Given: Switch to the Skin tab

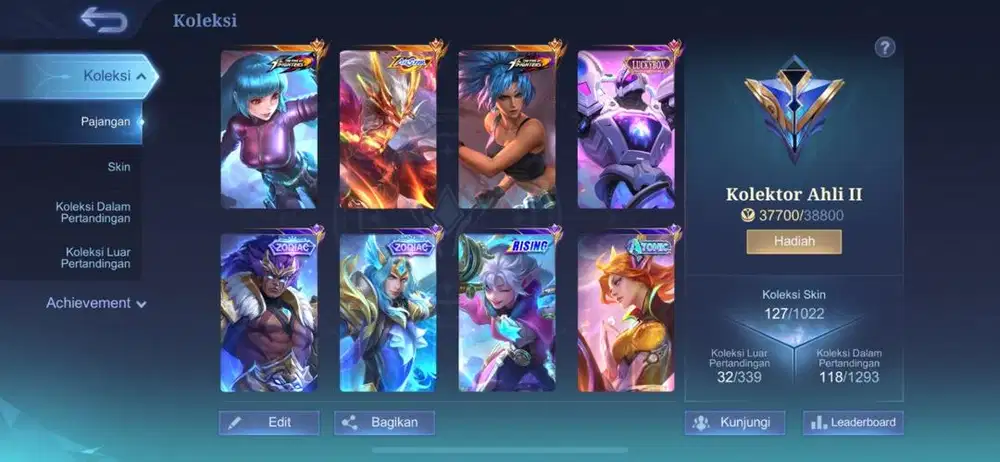Looking at the screenshot, I should pos(119,167).
